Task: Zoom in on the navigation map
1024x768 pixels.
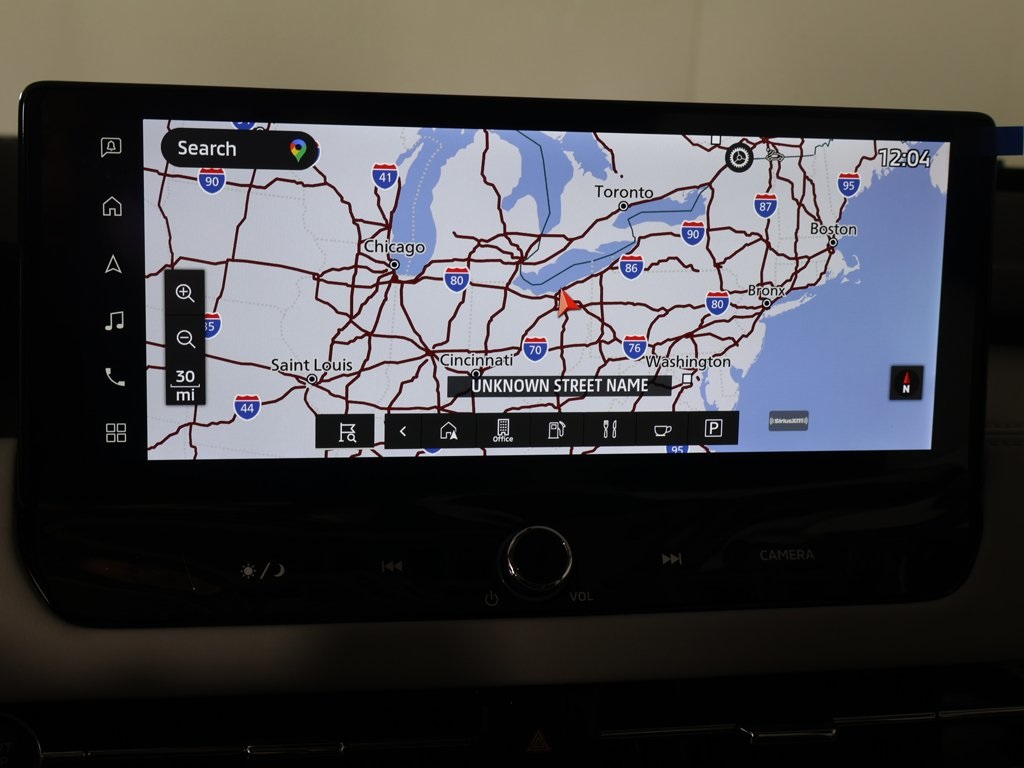Action: 185,293
